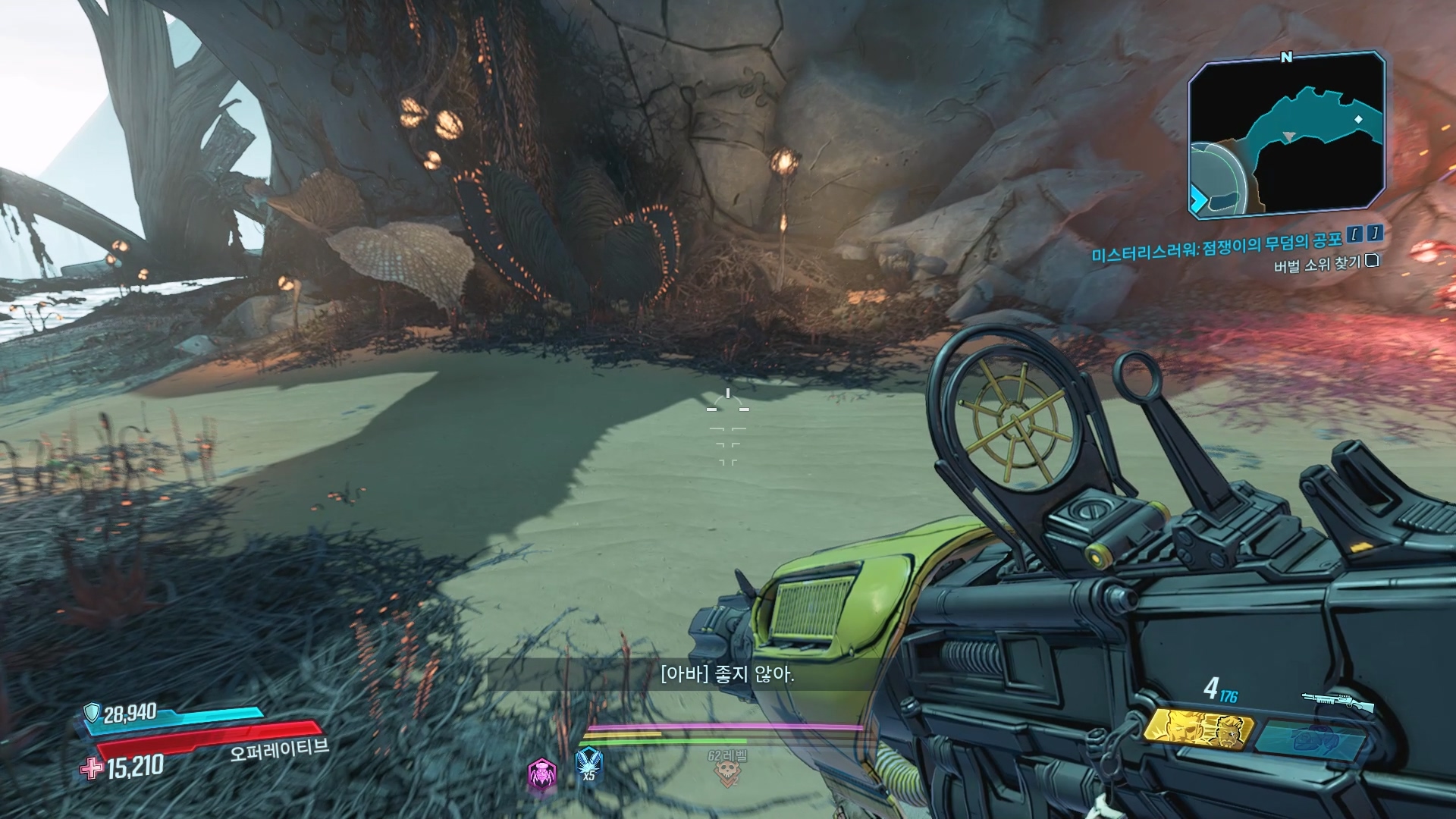Inspect the pink spider buff icon
The image size is (1456, 819).
pos(542,773)
